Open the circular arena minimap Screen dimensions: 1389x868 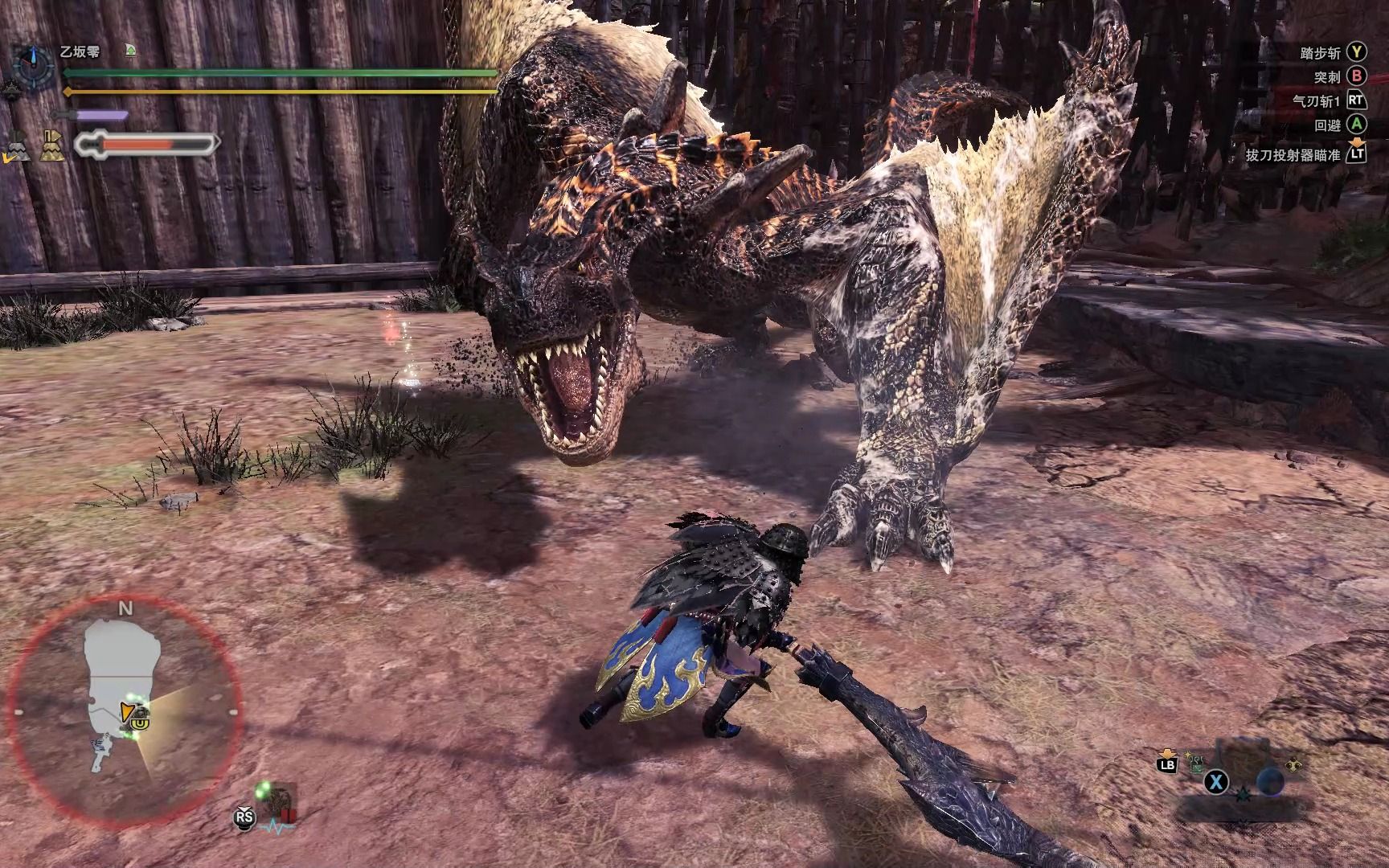point(125,709)
